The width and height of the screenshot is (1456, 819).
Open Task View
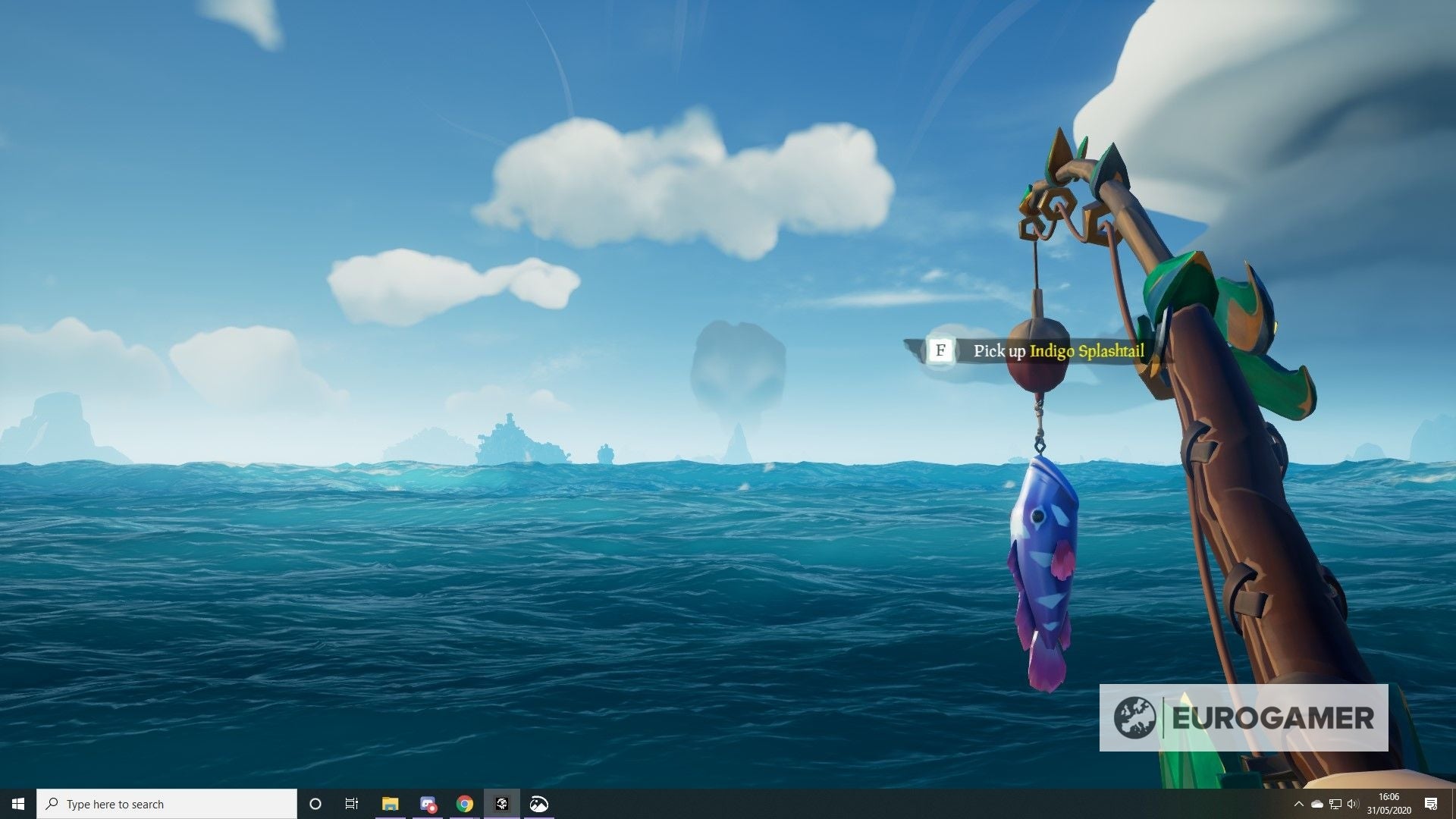click(x=351, y=804)
